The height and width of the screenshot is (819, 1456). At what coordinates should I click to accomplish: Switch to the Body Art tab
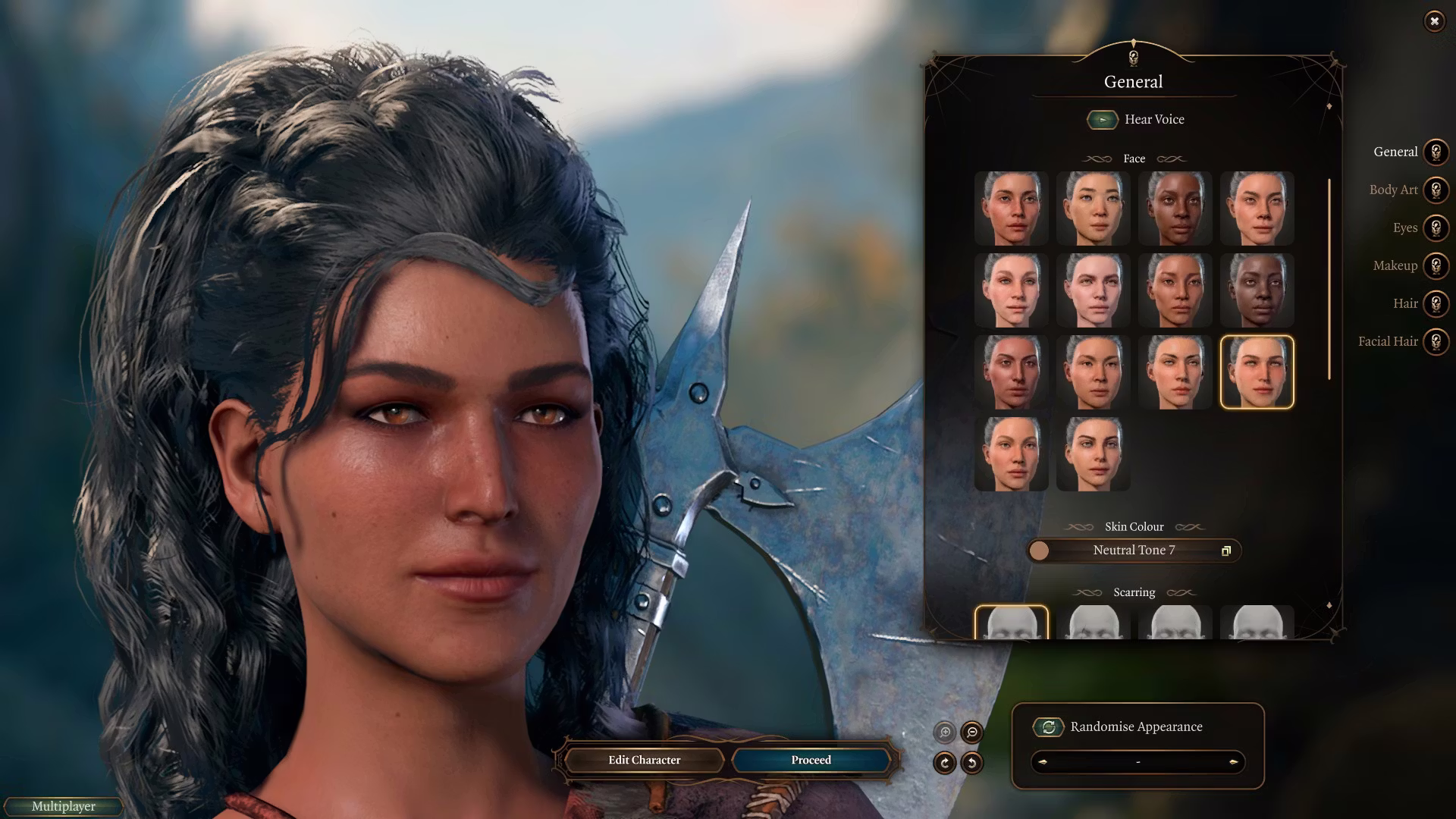pyautogui.click(x=1435, y=190)
